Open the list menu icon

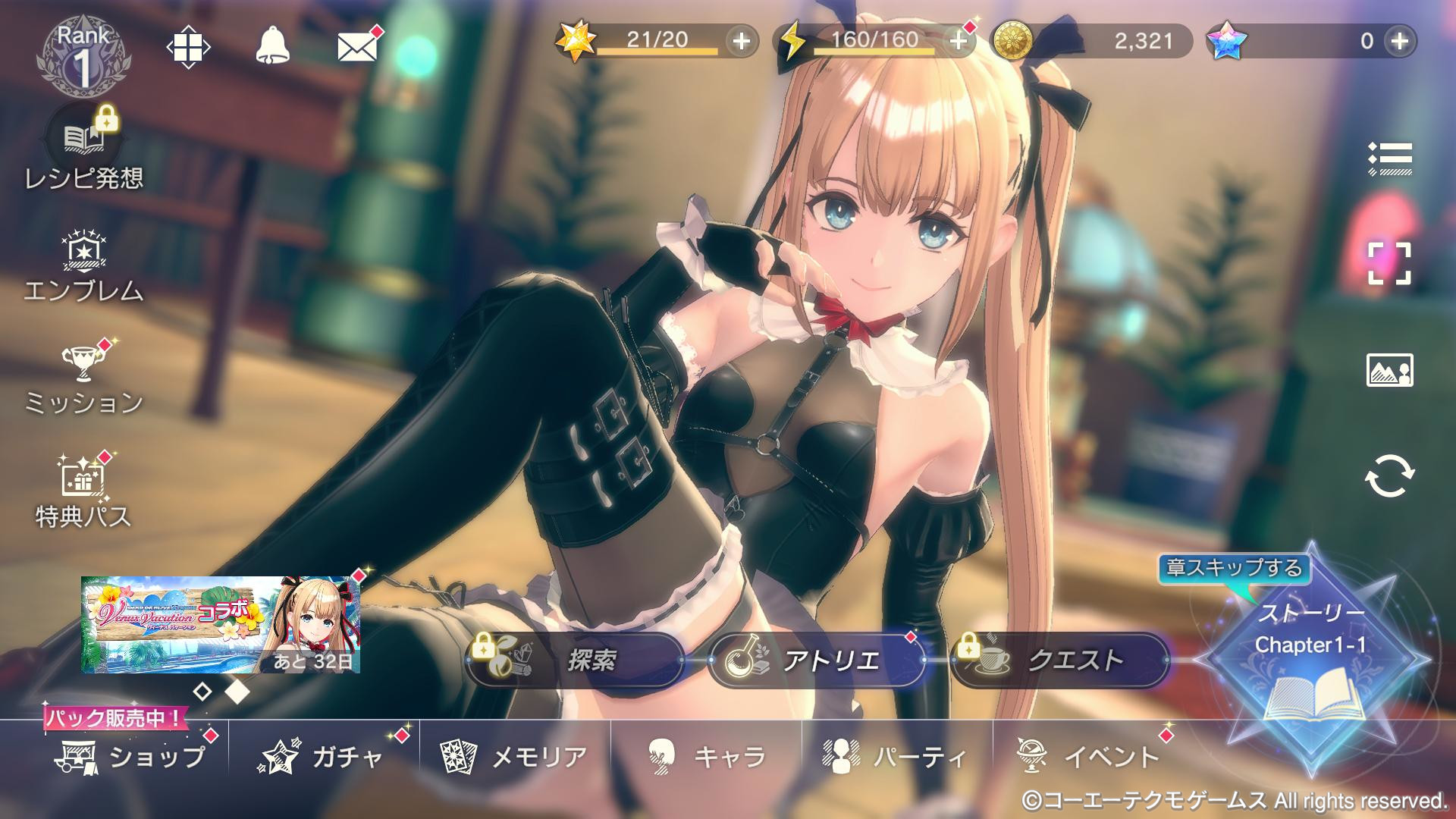[1389, 158]
